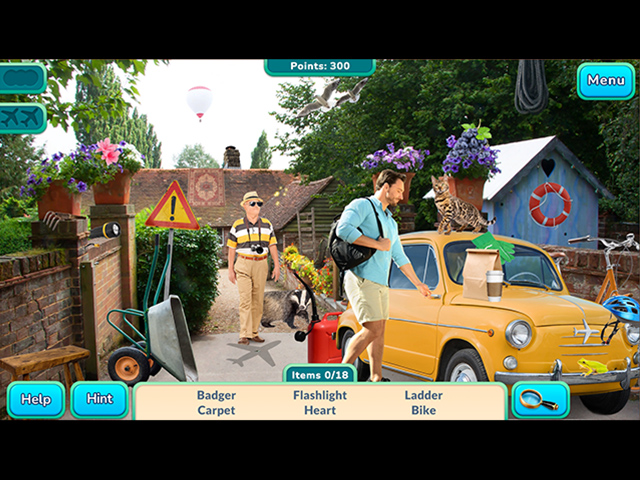The image size is (640, 480).
Task: Click the Carpet word in item list
Action: (x=216, y=410)
